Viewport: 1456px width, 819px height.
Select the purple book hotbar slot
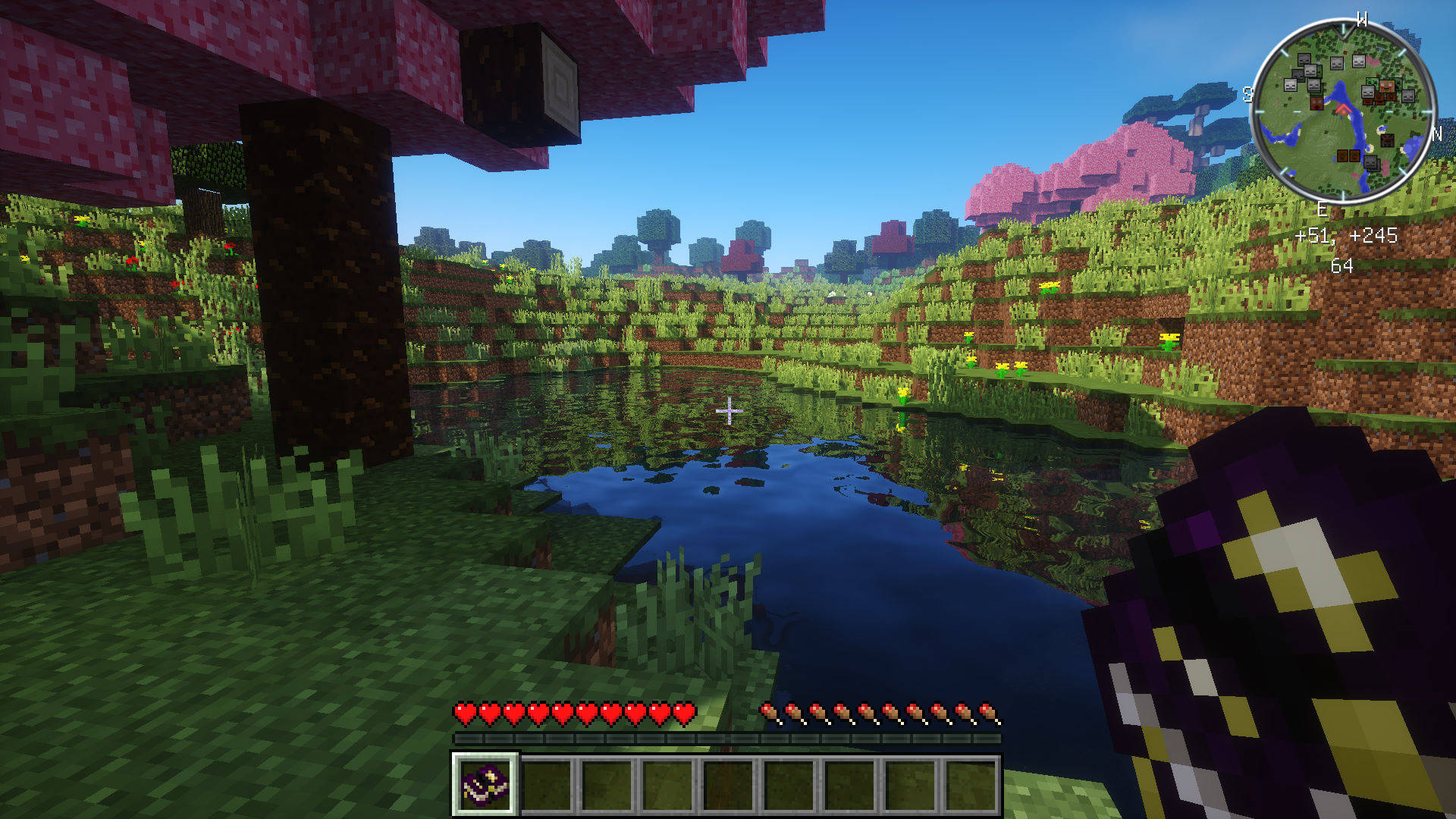(485, 785)
